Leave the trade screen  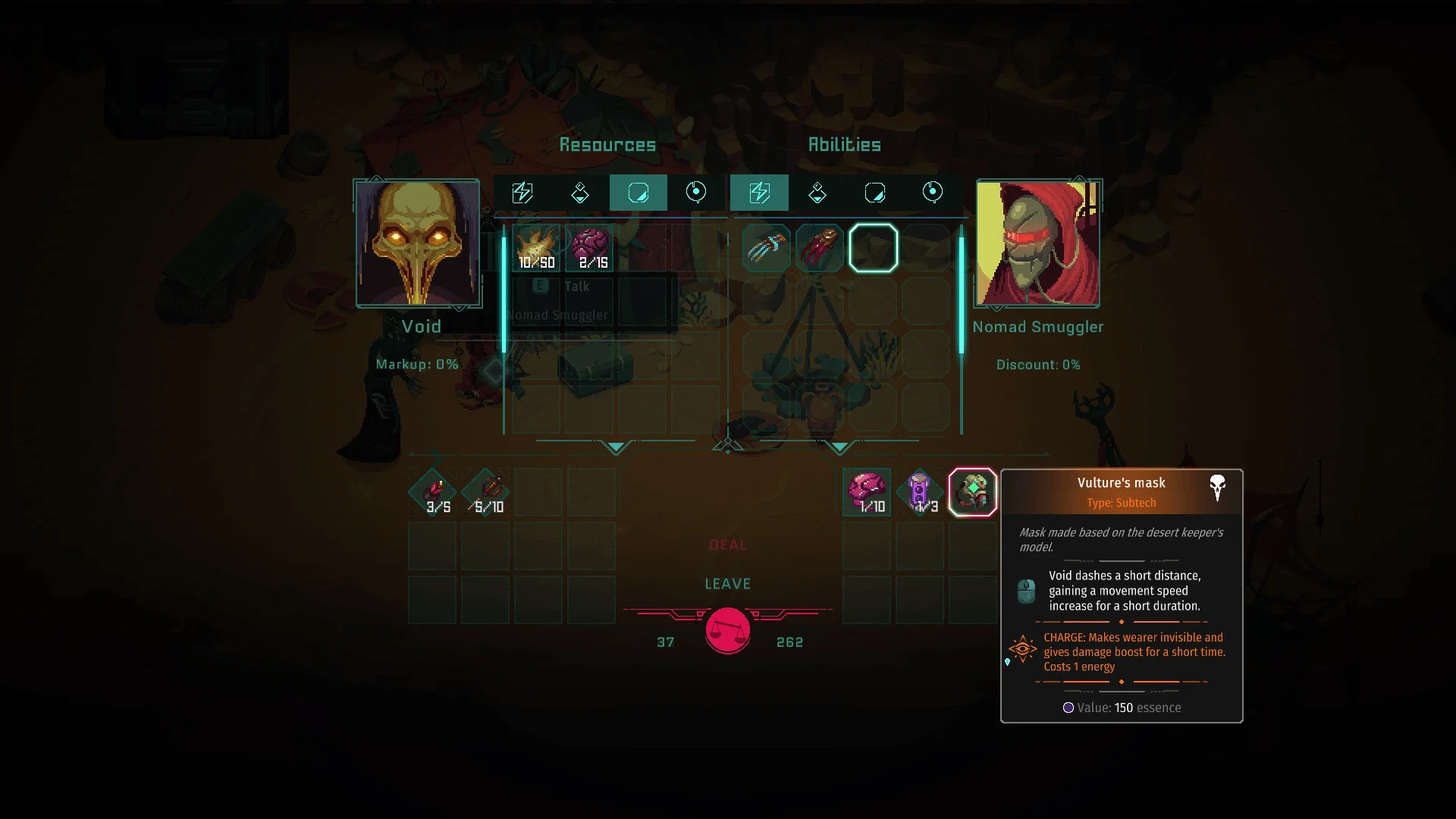pos(727,584)
